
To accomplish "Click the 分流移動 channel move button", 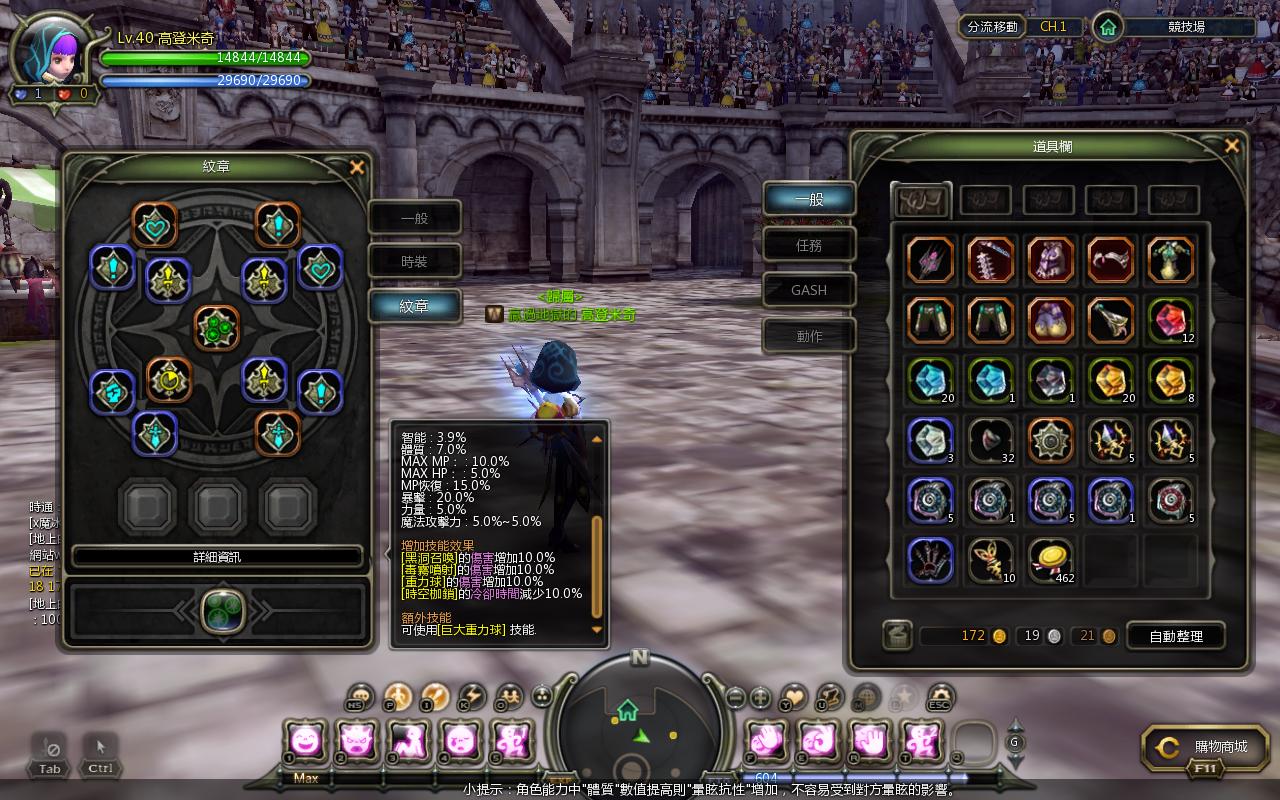I will pyautogui.click(x=993, y=27).
